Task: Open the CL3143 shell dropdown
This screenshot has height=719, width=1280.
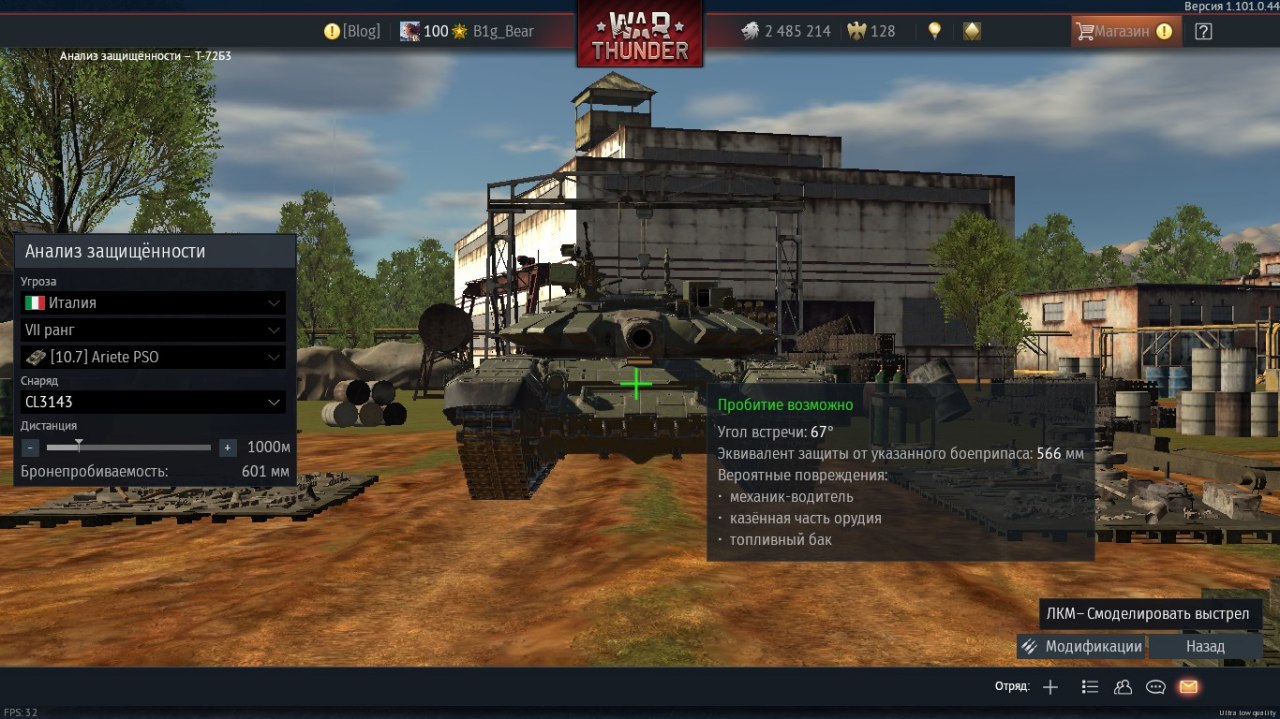Action: pos(153,402)
